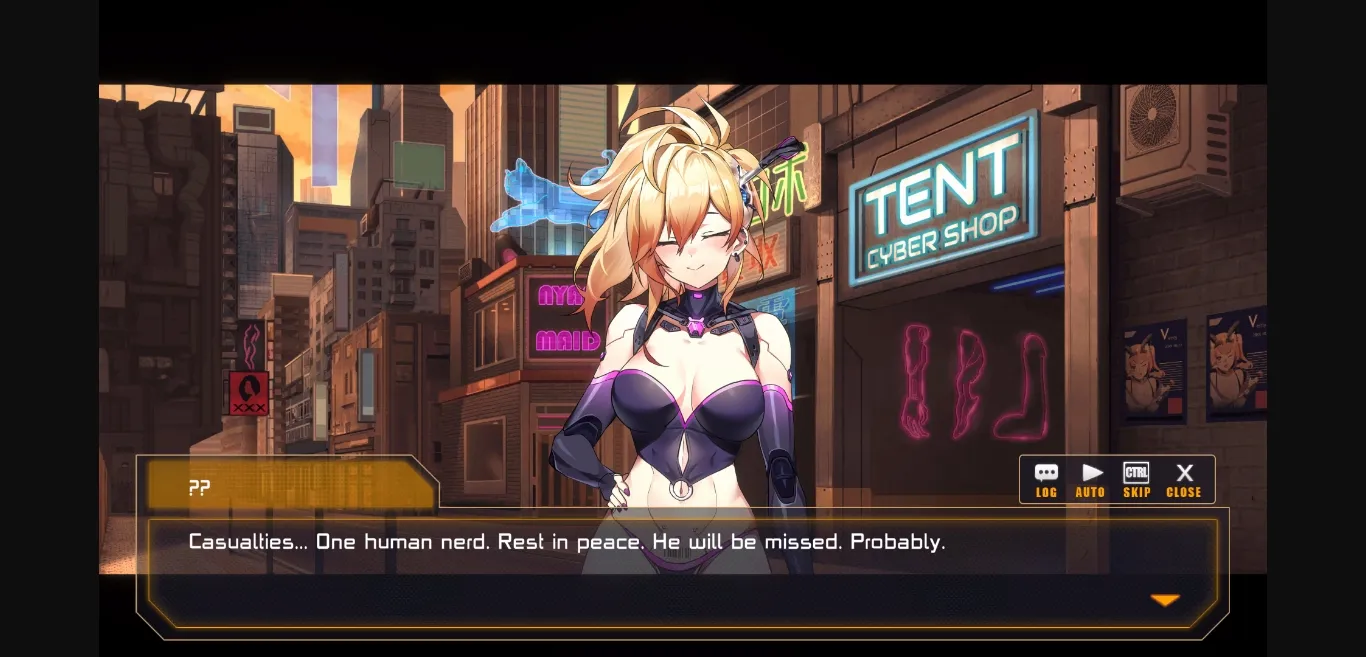Enable AUTO dialogue playback
1366x657 pixels.
click(x=1091, y=479)
